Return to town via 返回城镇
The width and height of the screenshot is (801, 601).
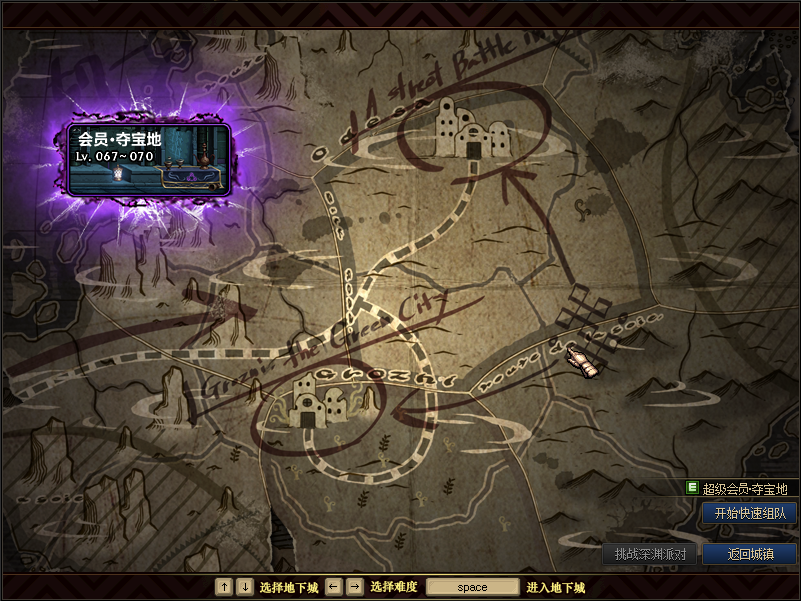pyautogui.click(x=749, y=554)
